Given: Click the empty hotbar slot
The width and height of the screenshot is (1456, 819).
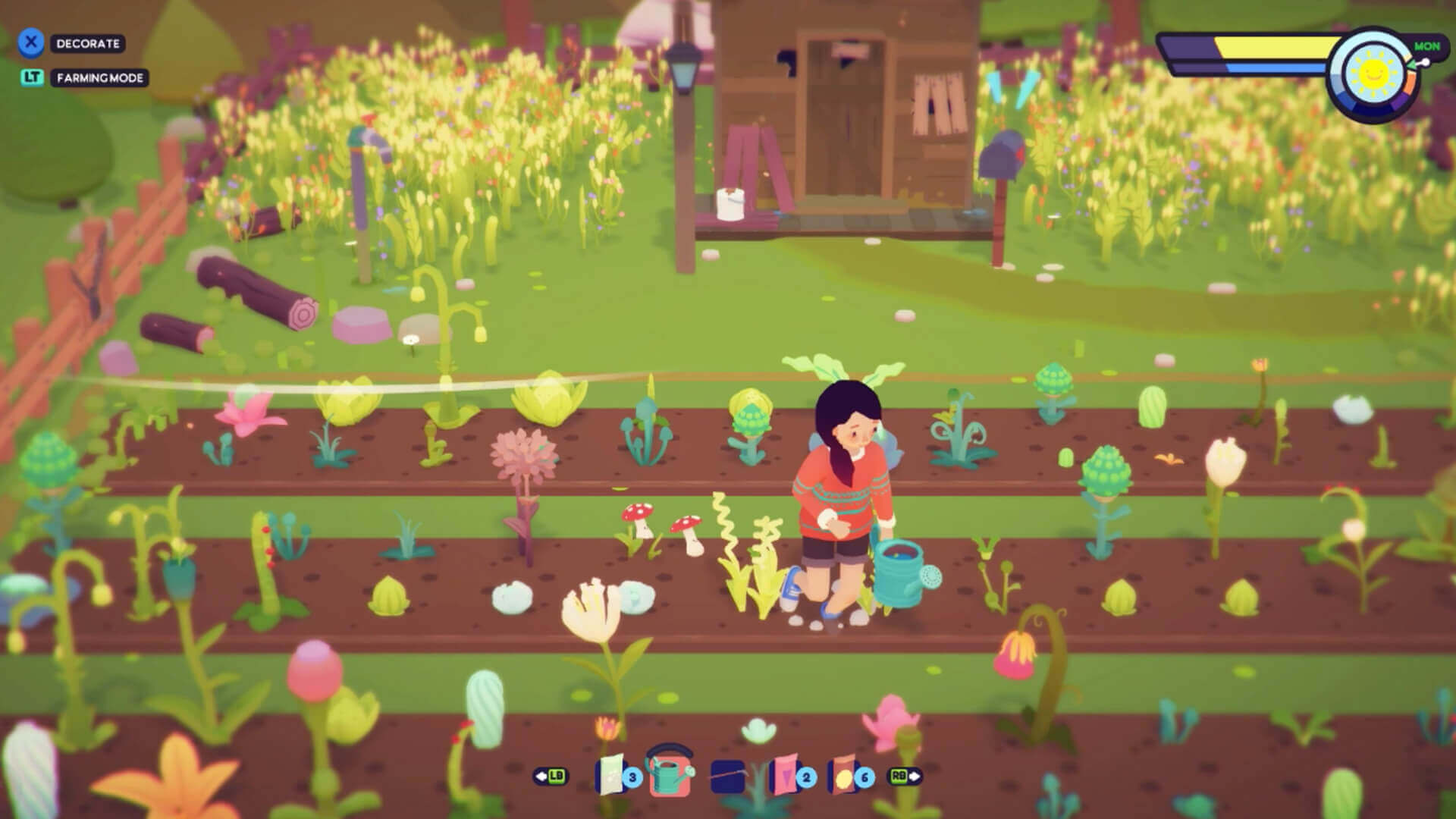Looking at the screenshot, I should tap(726, 776).
